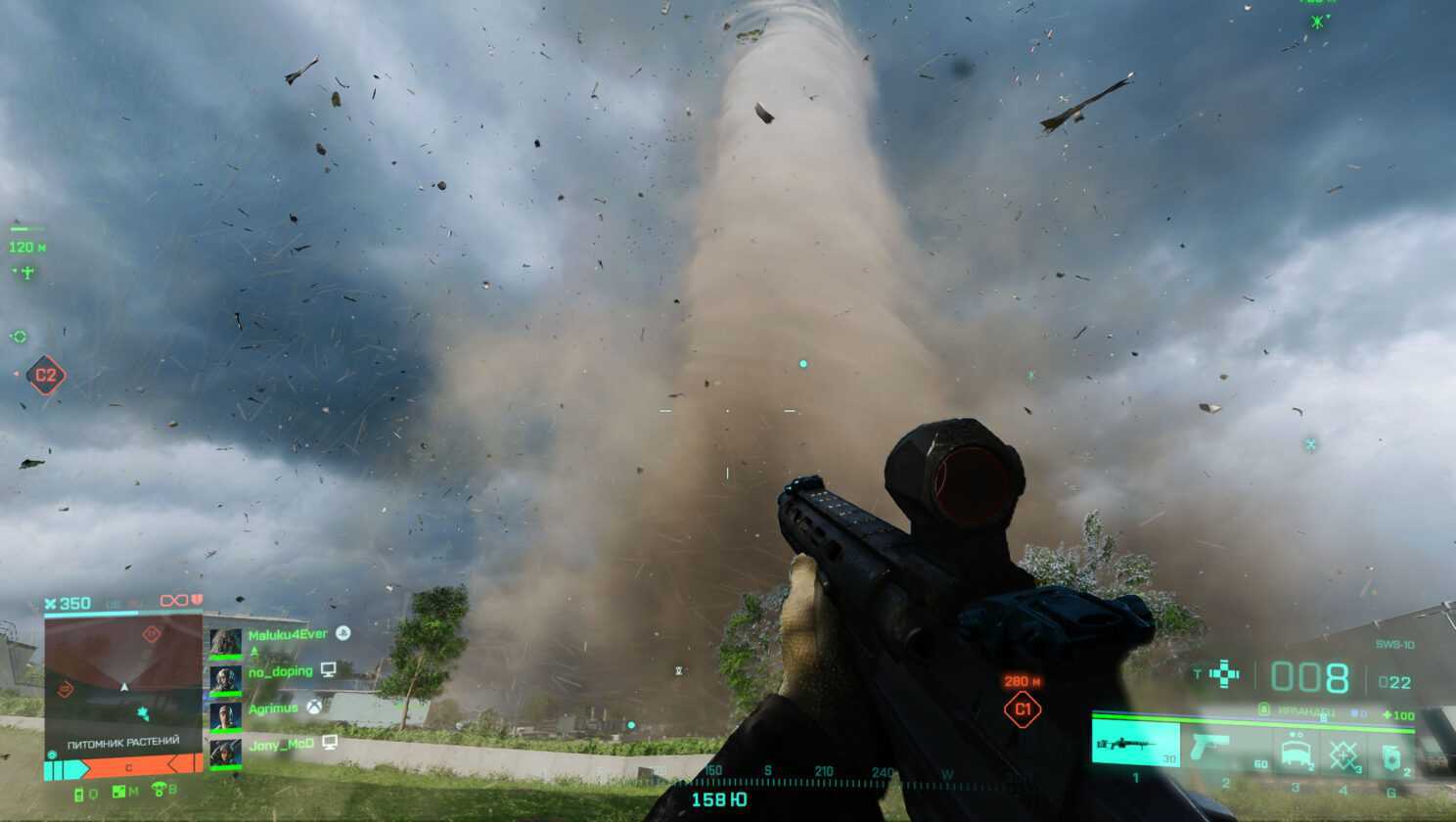Viewport: 1456px width, 822px height.
Task: Click the minimap panel
Action: pyautogui.click(x=123, y=673)
